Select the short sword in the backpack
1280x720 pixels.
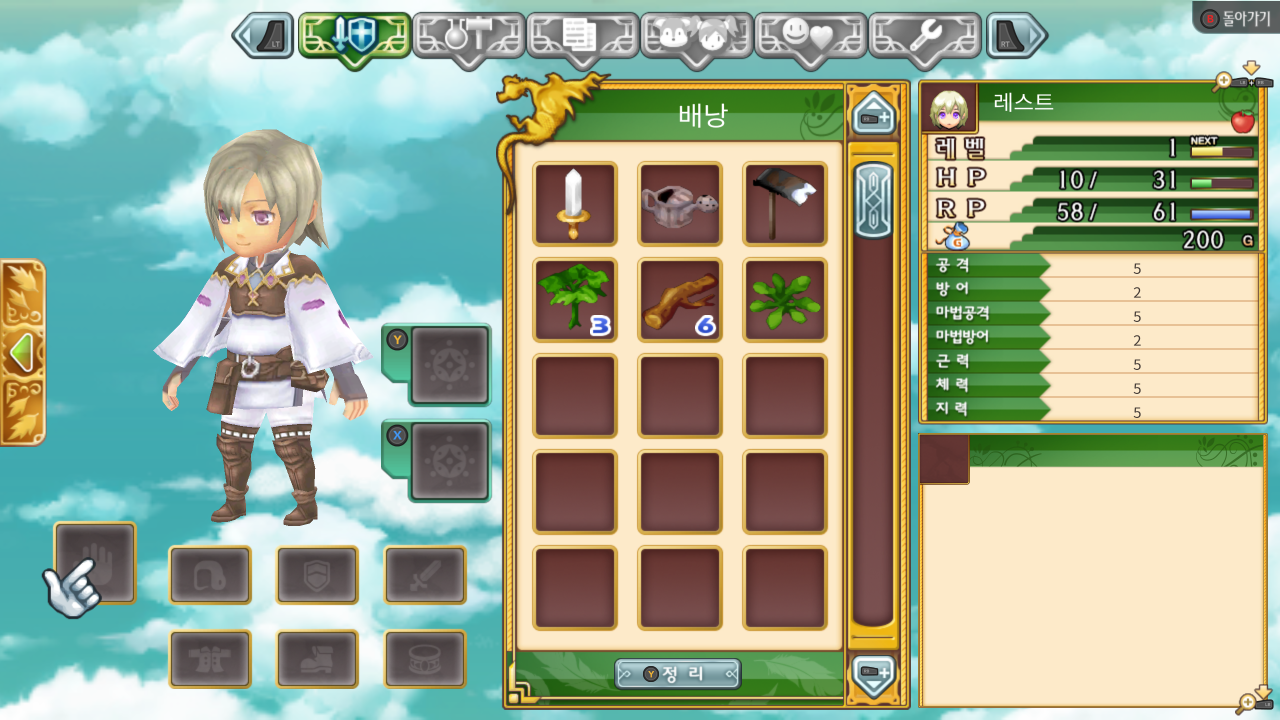click(574, 204)
